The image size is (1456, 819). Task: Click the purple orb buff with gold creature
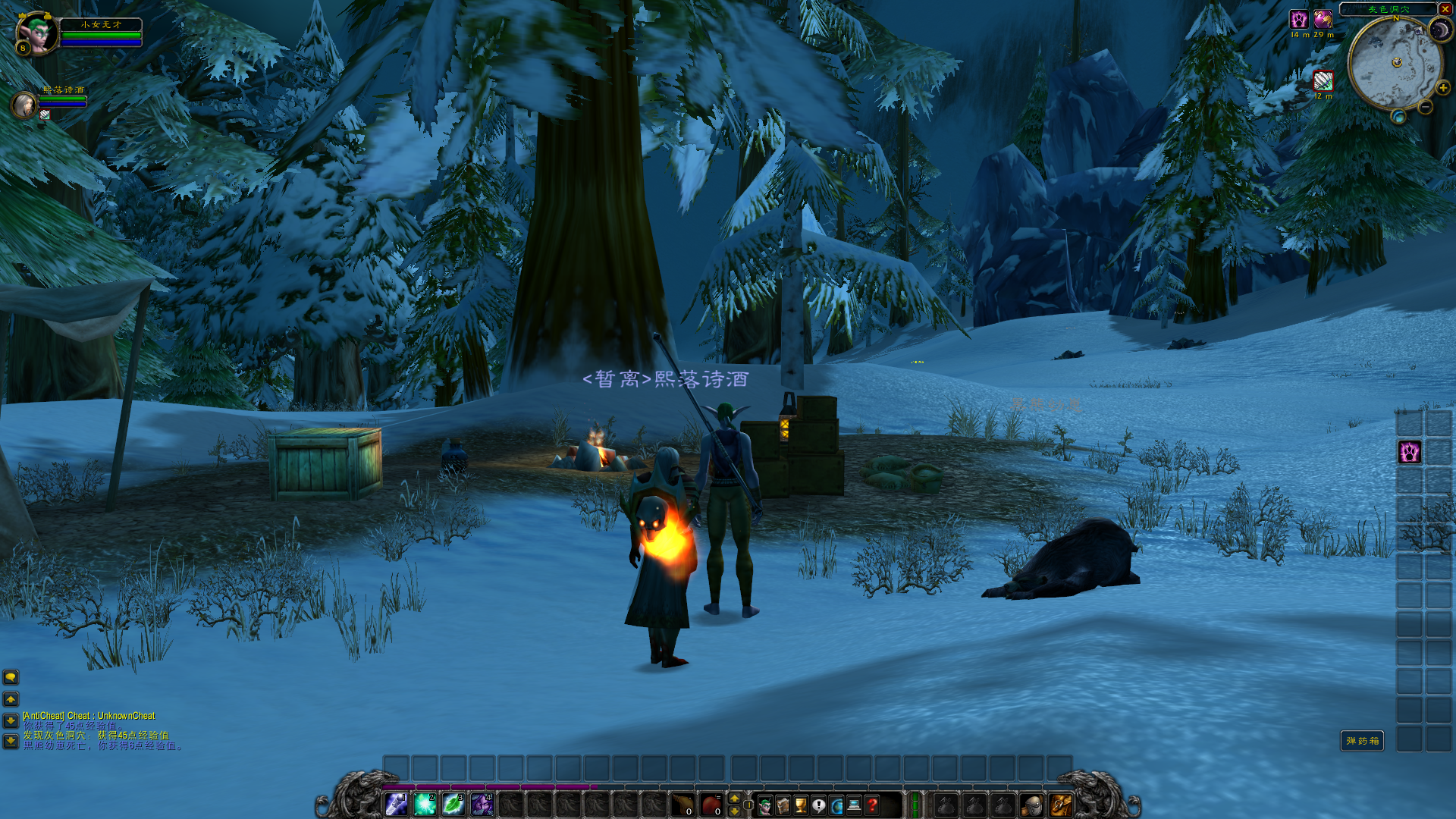(1323, 20)
